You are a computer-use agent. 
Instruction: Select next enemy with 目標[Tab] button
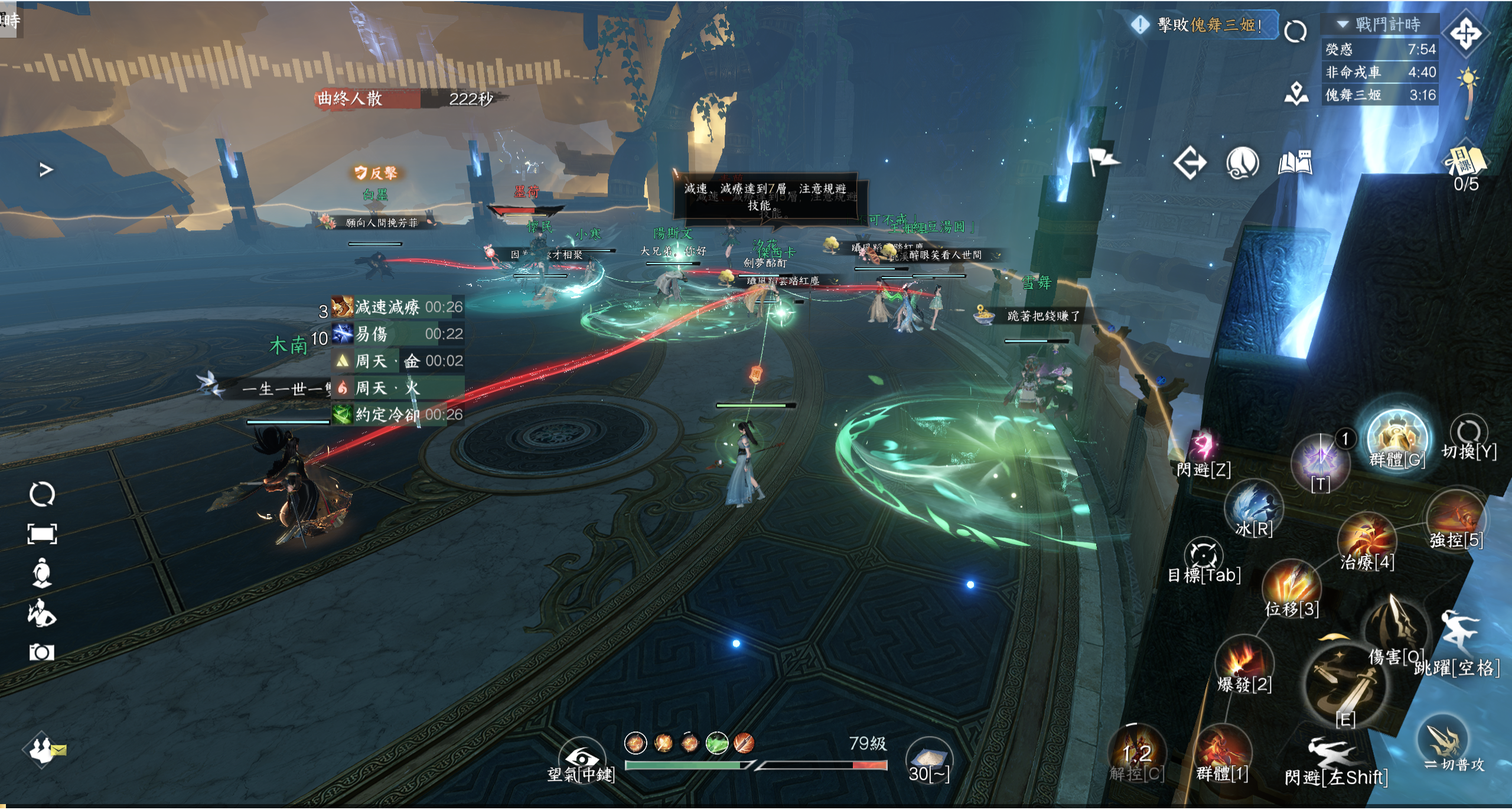(x=1203, y=557)
